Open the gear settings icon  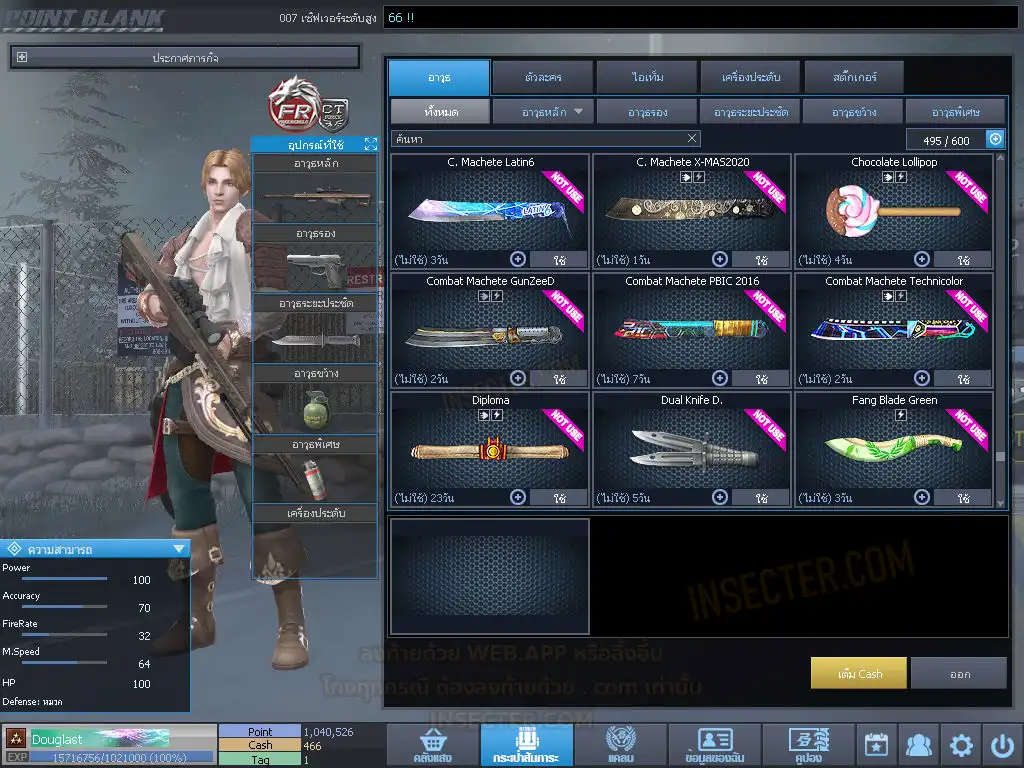tap(961, 746)
